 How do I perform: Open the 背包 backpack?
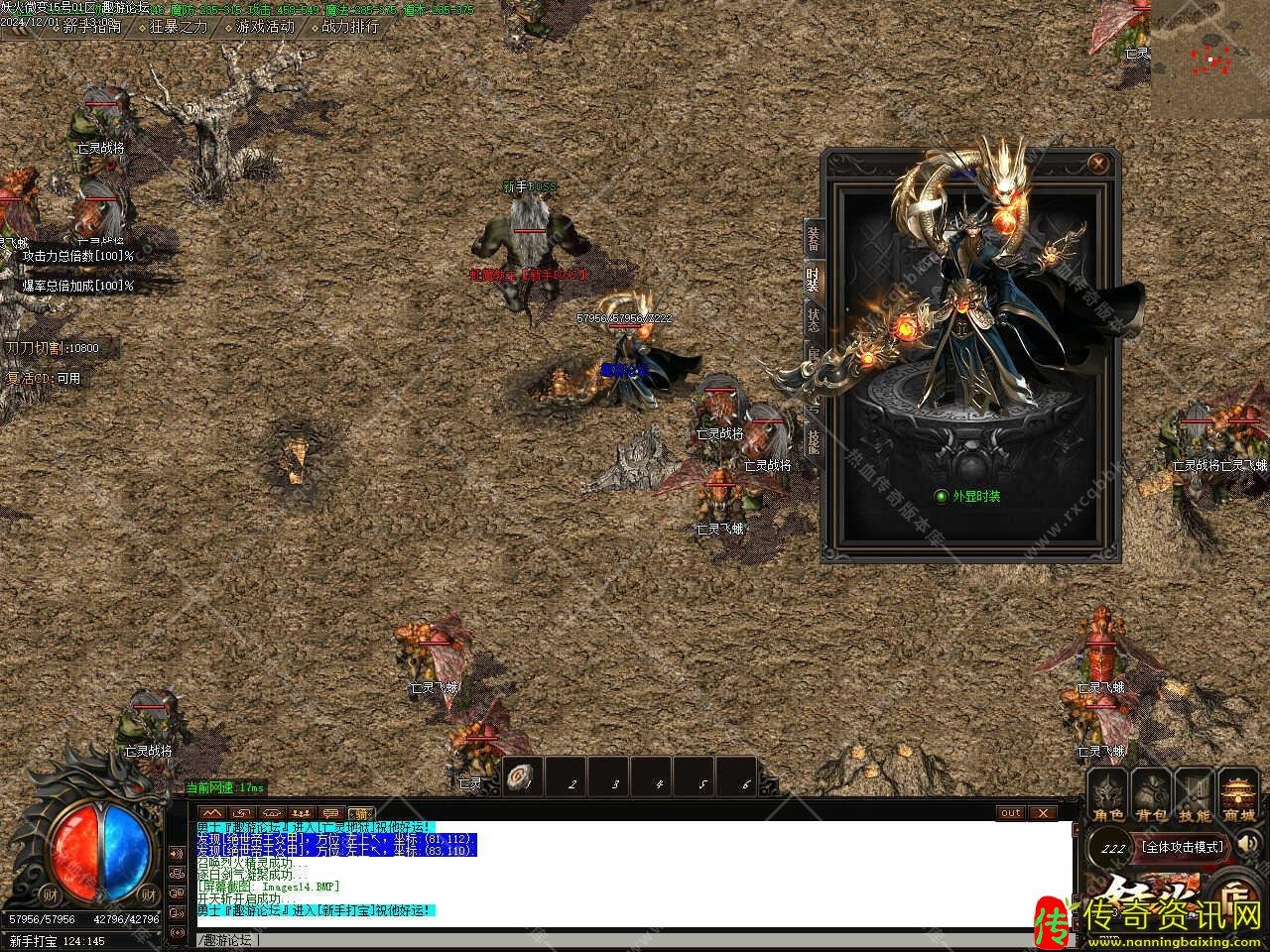[1152, 797]
